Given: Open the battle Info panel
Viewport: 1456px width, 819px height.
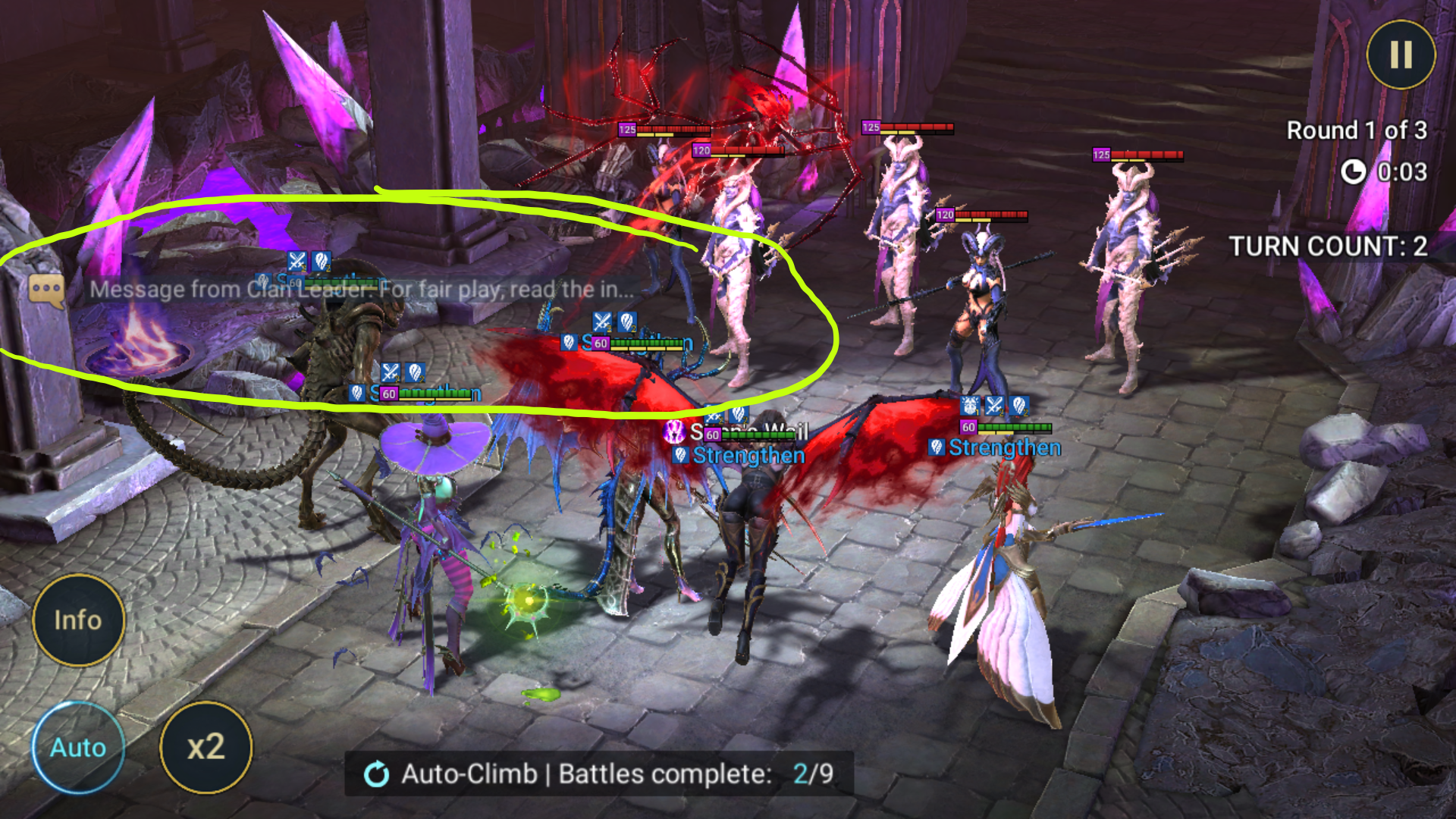Looking at the screenshot, I should [78, 620].
